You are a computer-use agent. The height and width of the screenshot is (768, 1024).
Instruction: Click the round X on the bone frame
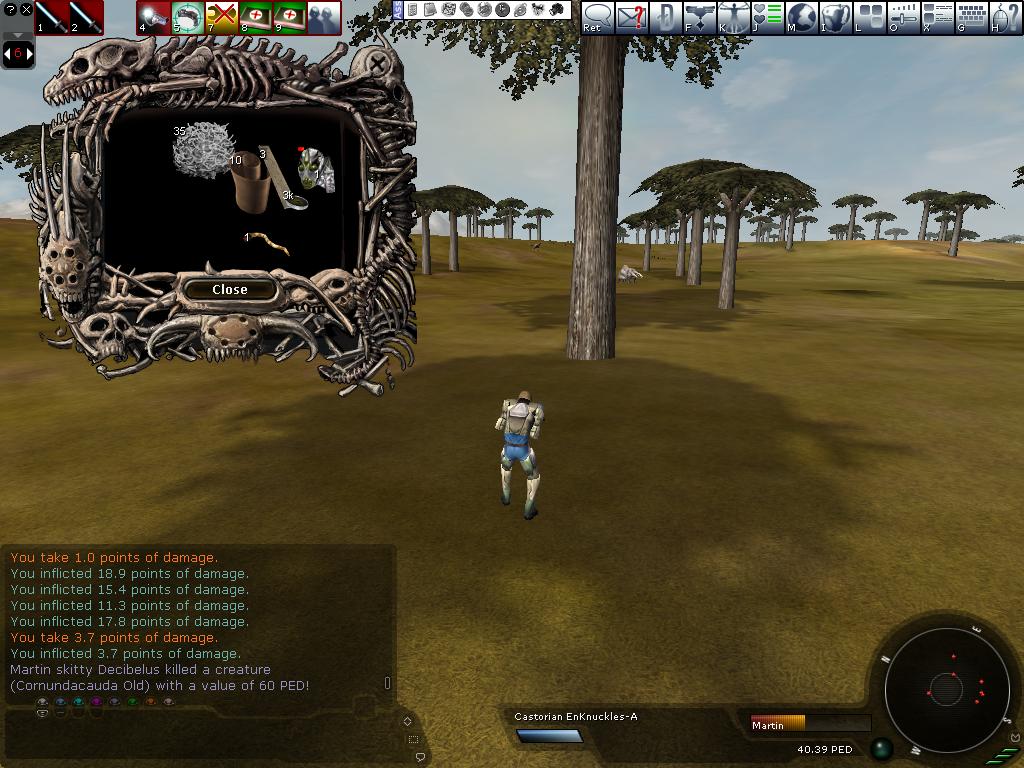tap(378, 66)
